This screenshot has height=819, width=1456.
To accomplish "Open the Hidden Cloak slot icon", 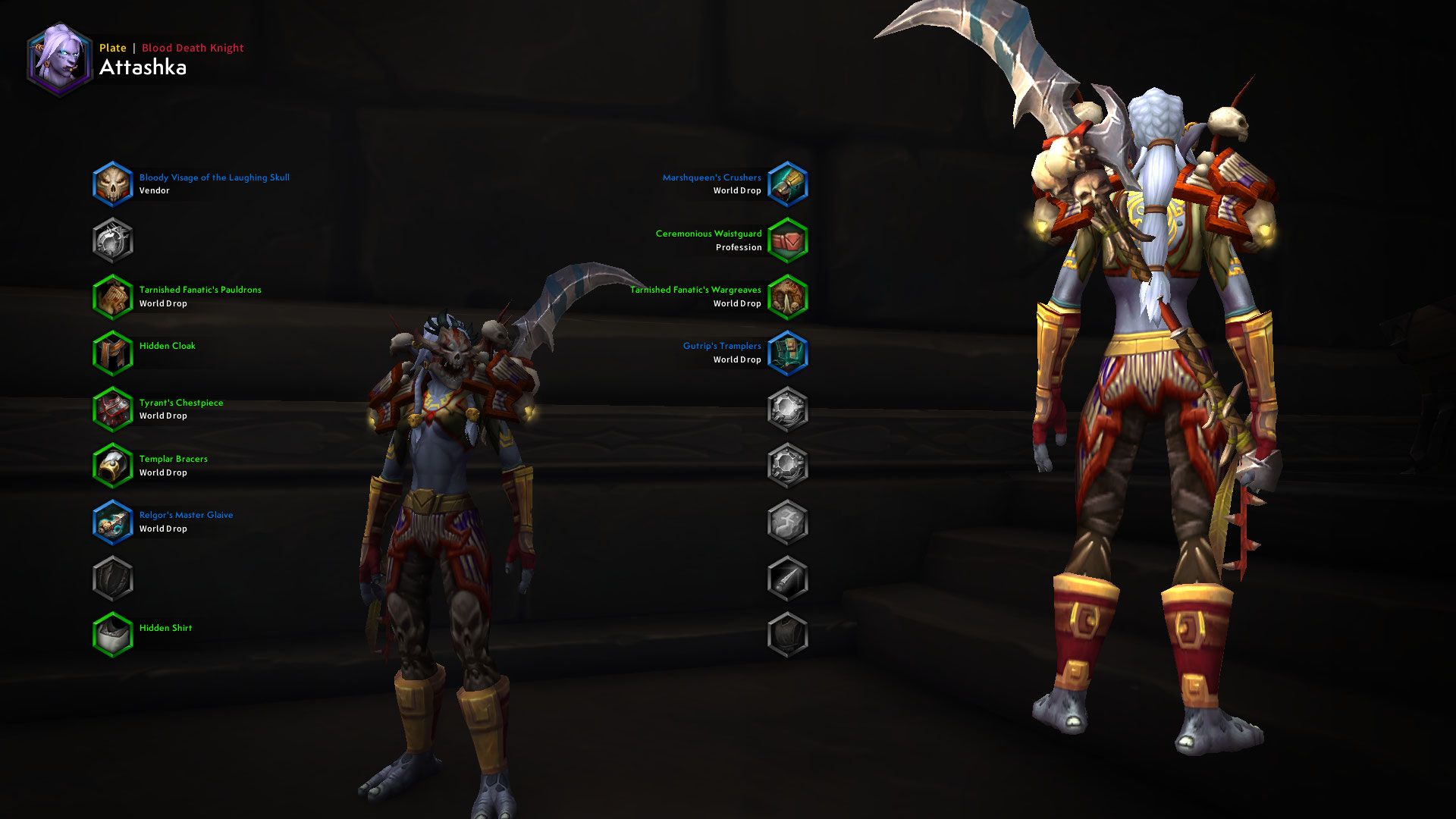I will pos(112,352).
